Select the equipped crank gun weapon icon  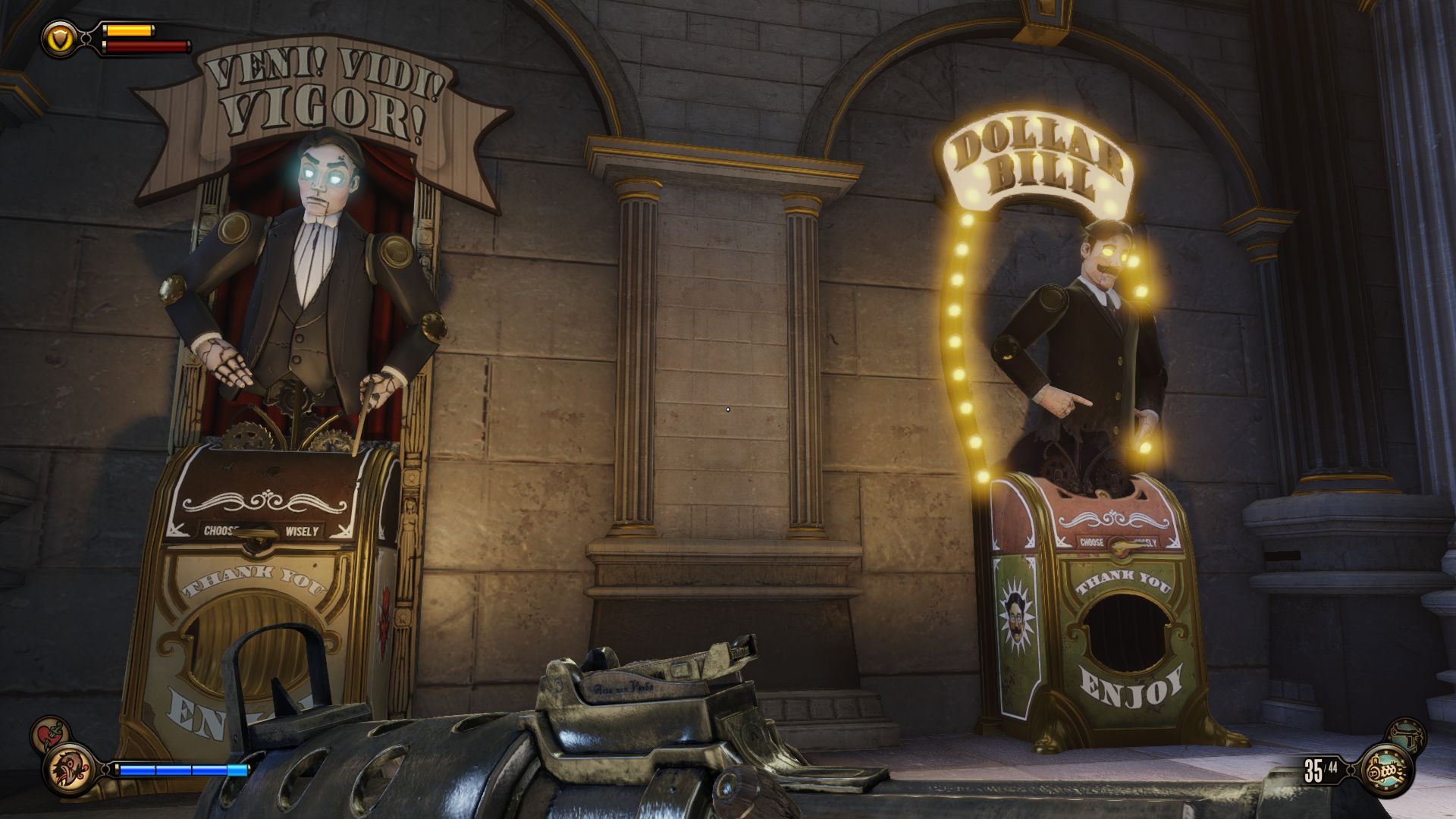[1388, 771]
